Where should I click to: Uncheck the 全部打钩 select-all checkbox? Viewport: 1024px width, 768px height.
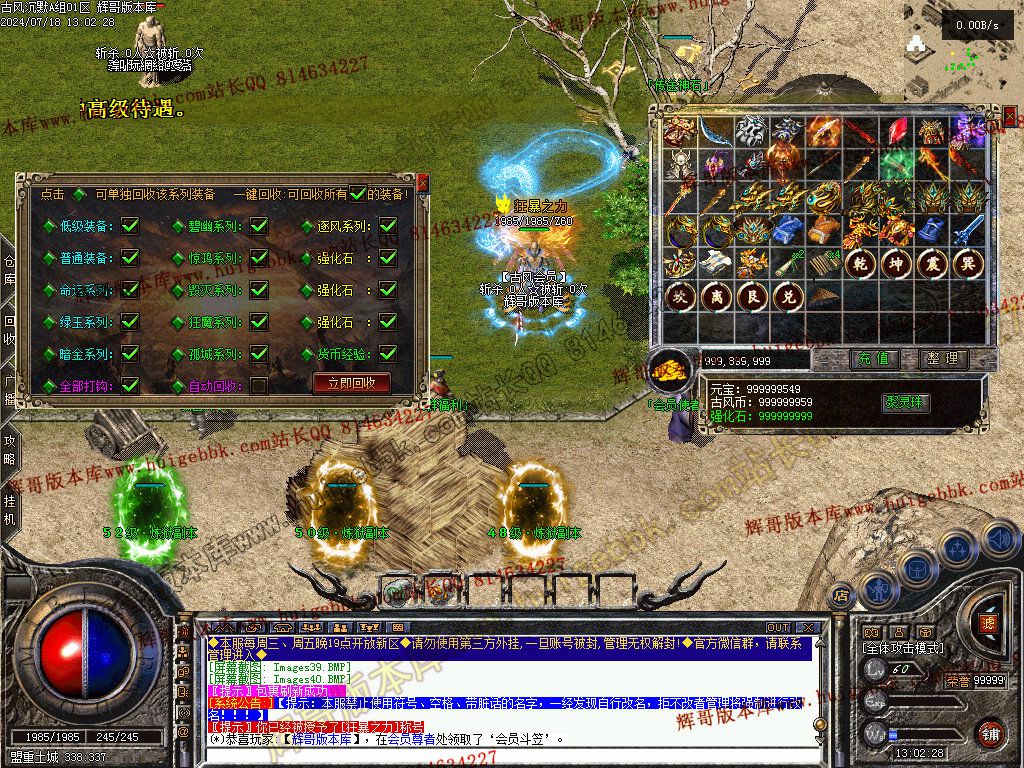point(130,385)
